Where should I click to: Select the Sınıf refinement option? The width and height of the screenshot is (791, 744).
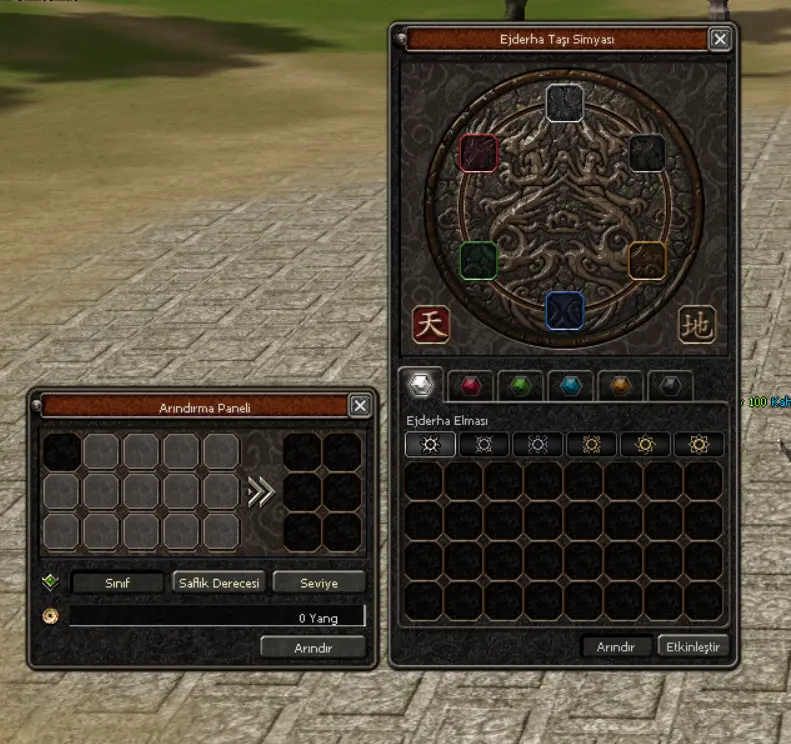pyautogui.click(x=117, y=582)
